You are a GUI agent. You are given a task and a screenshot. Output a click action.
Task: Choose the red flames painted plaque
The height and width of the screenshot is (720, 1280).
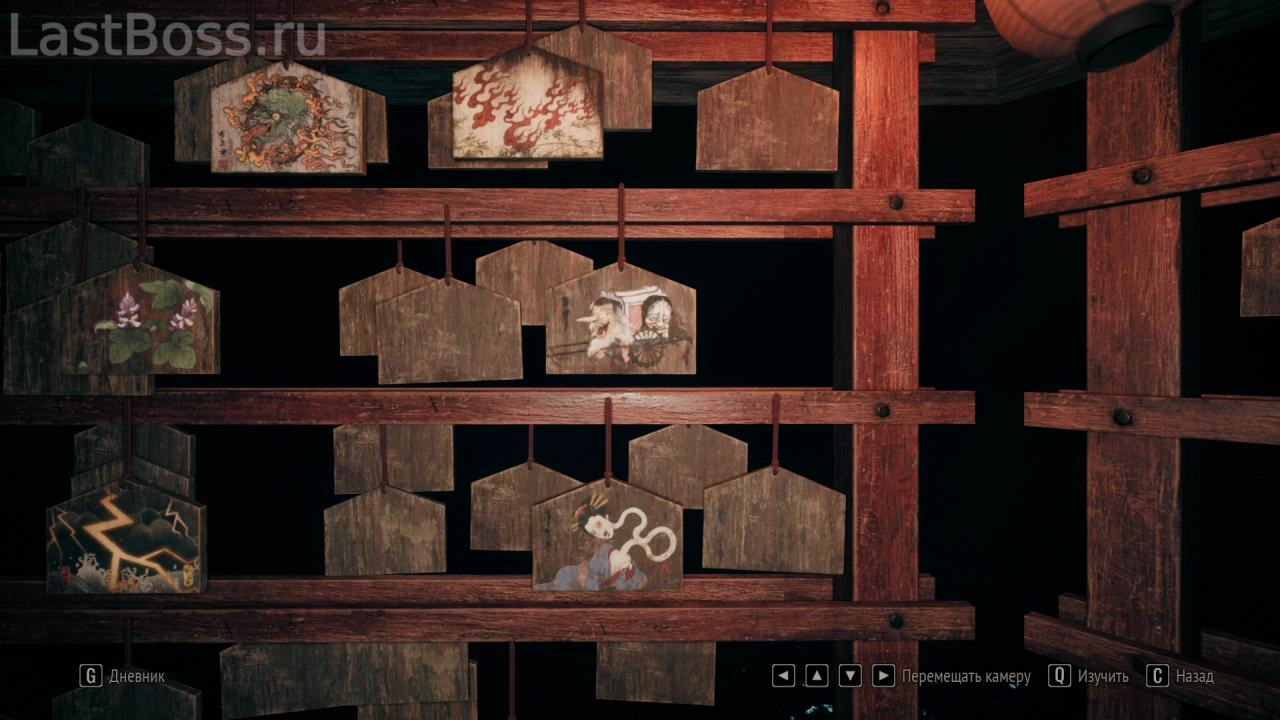527,108
